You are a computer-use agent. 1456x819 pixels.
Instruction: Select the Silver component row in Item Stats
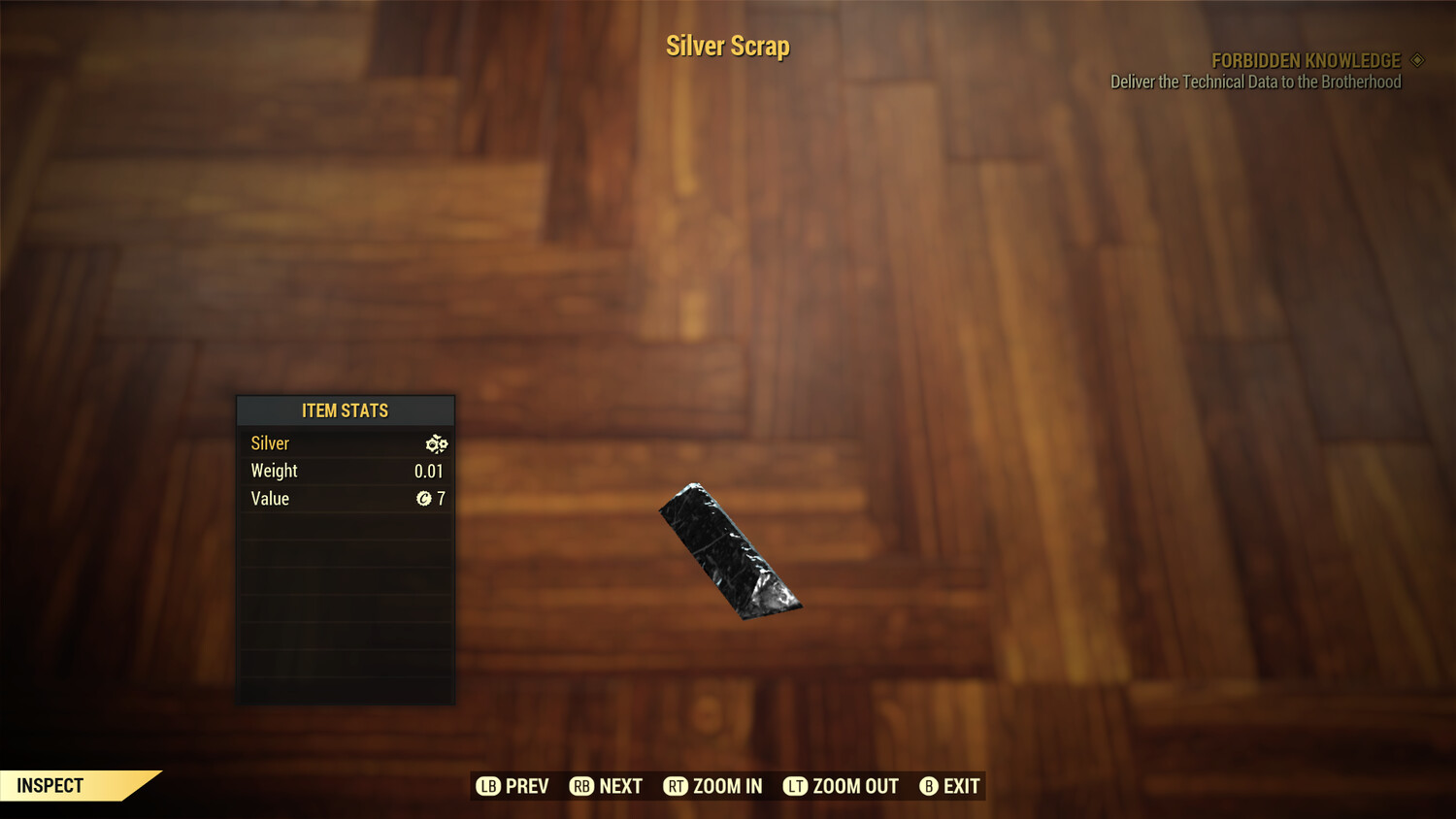[x=346, y=443]
